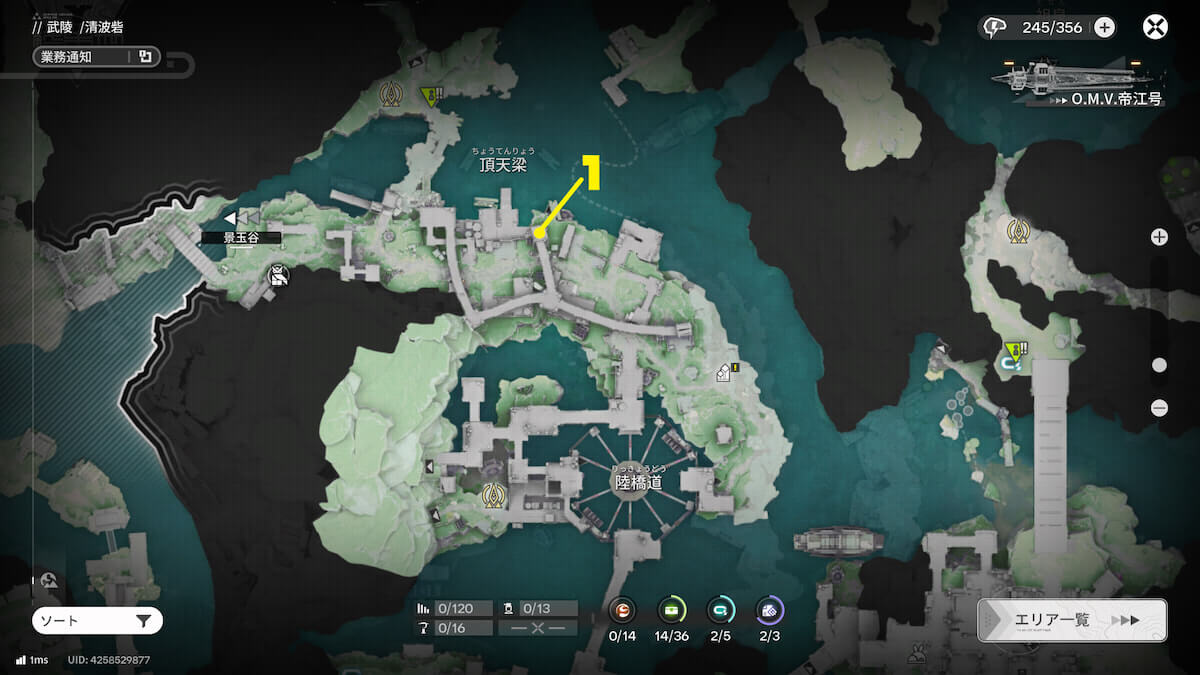Select the teleport marker near 陸橋道

pyautogui.click(x=492, y=493)
